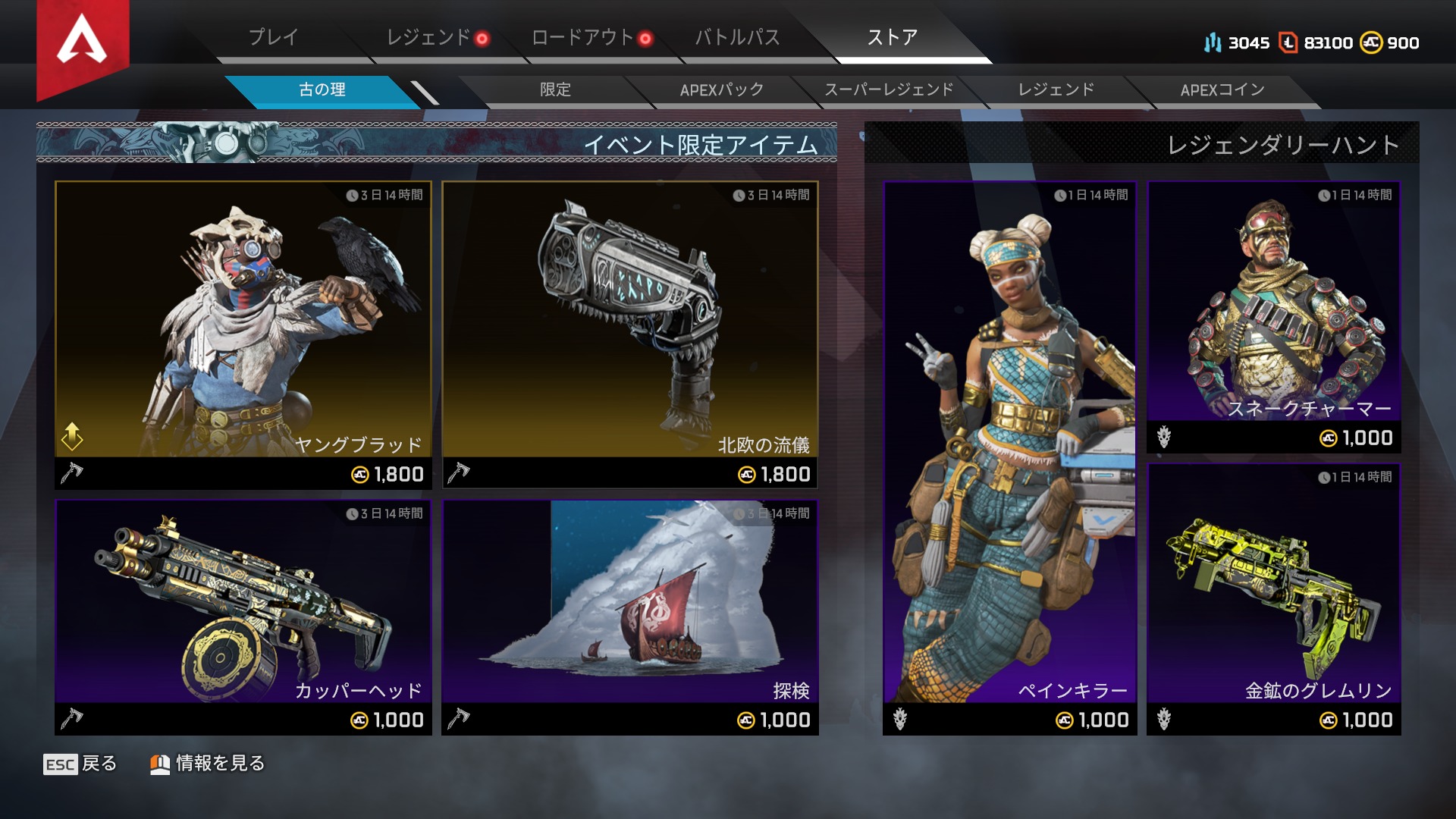1456x819 pixels.
Task: Switch to スーパーレジェンド store category
Action: tap(889, 90)
